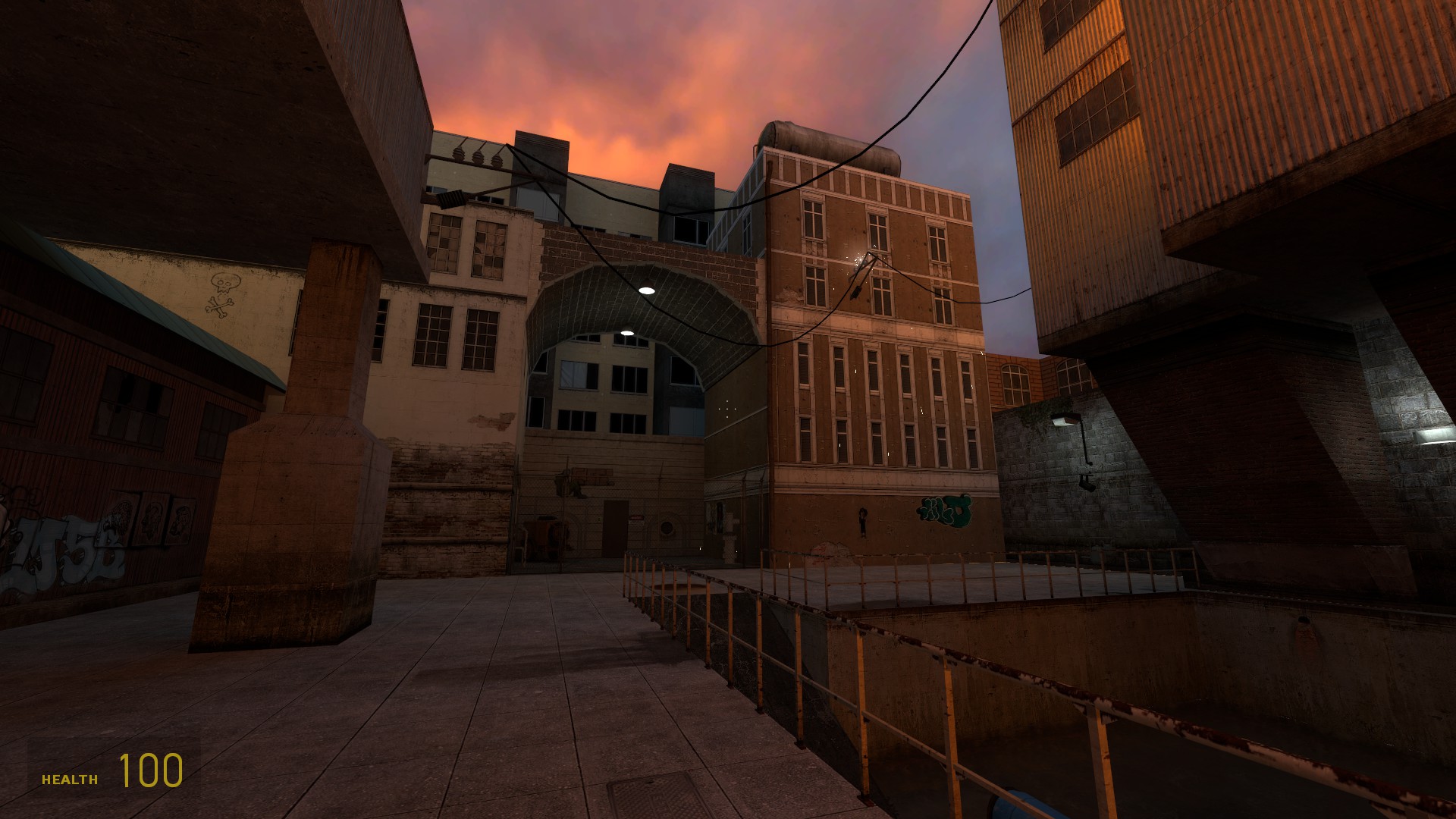Click the round porthole vent beside the door

pyautogui.click(x=667, y=529)
